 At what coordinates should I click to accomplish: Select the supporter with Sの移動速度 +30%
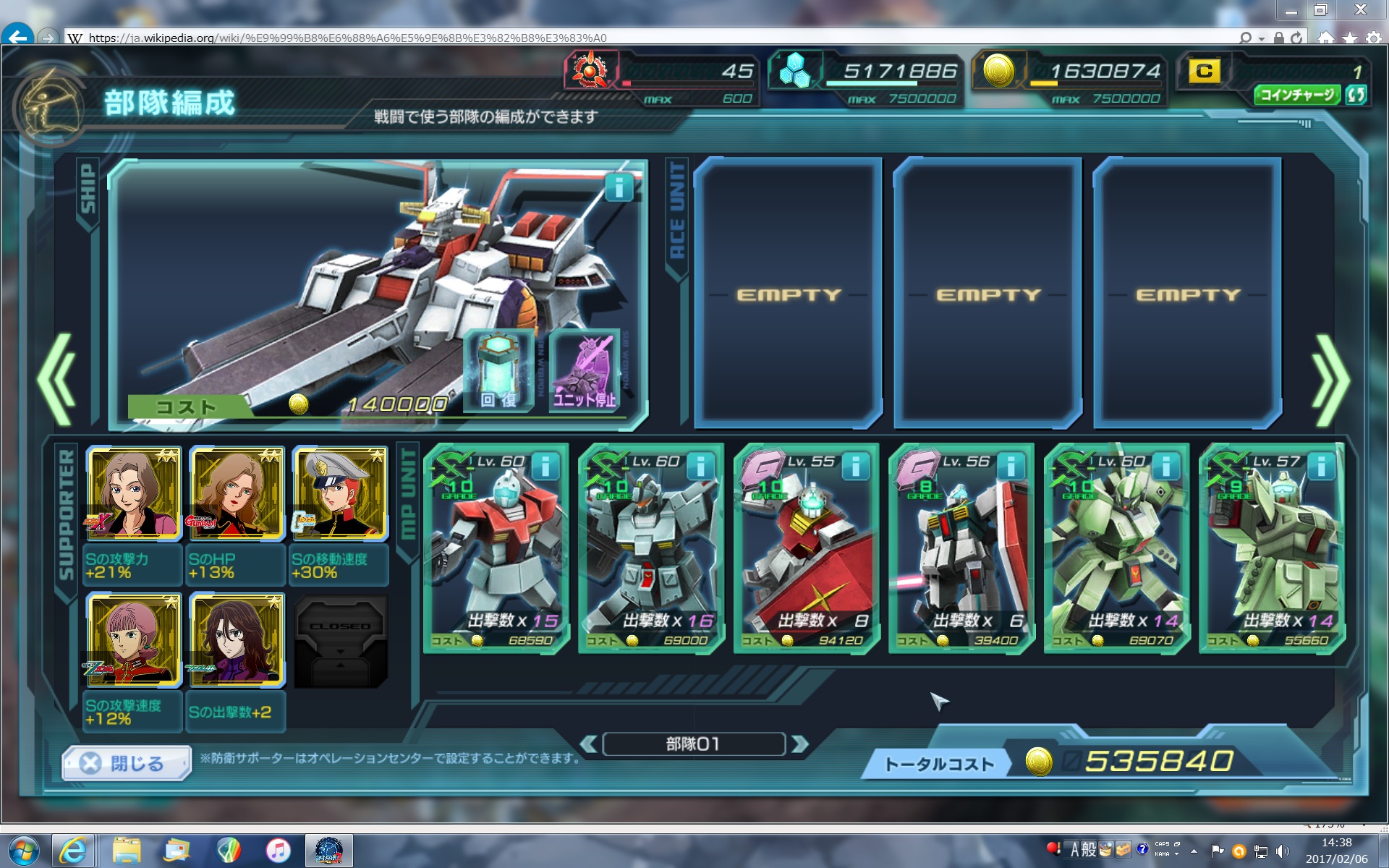pos(339,493)
